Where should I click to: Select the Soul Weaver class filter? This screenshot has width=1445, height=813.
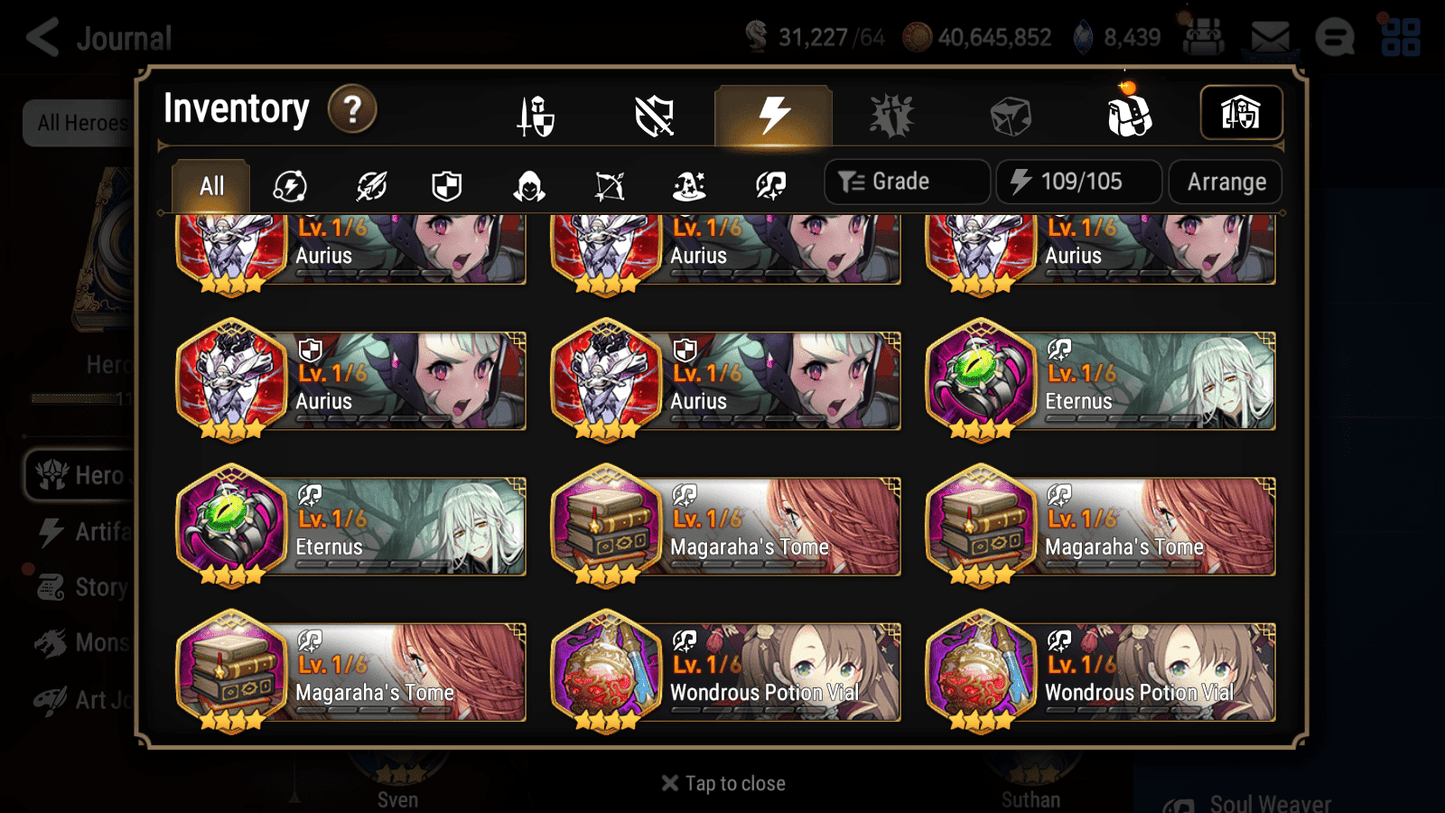[x=768, y=184]
